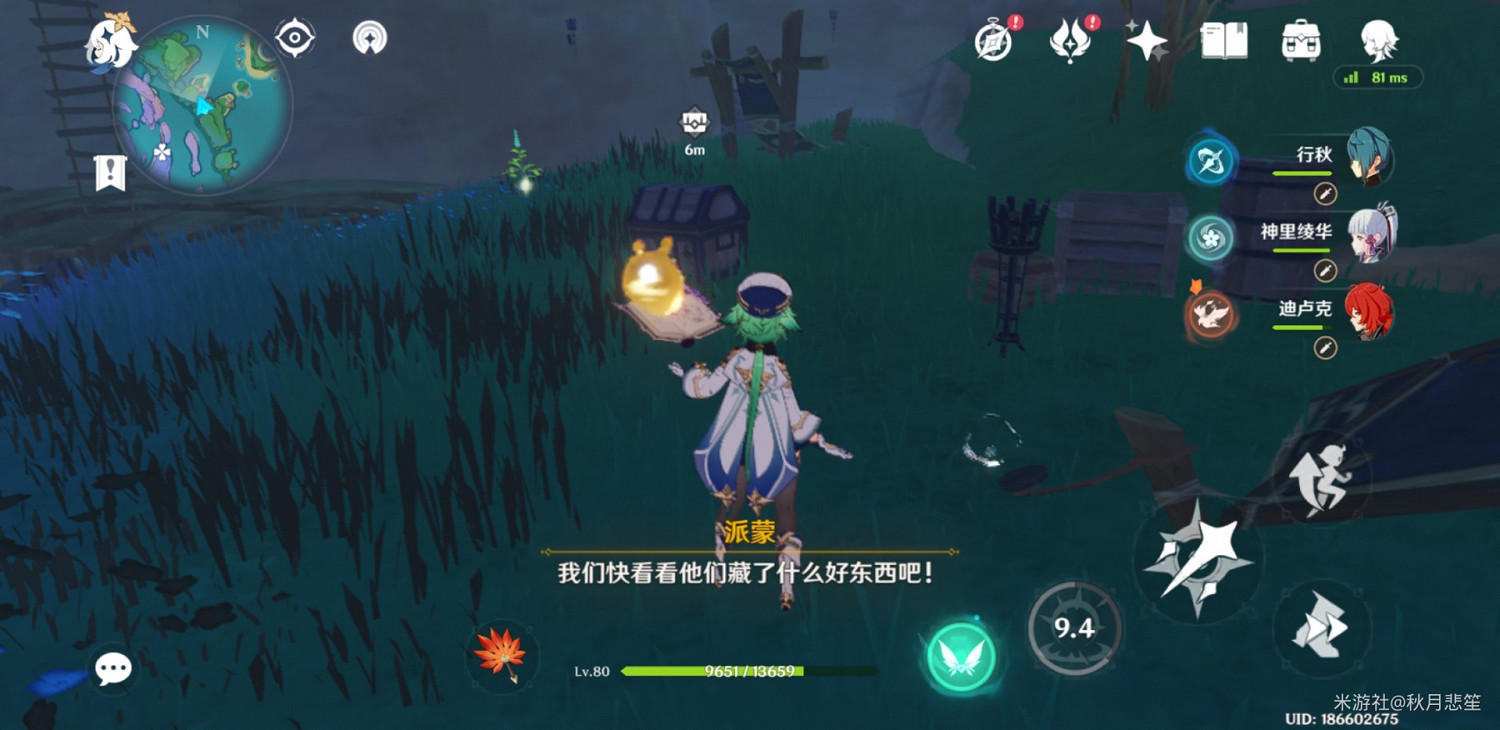The width and height of the screenshot is (1500, 730).
Task: Activate the elemental burst glowing green
Action: [x=960, y=657]
